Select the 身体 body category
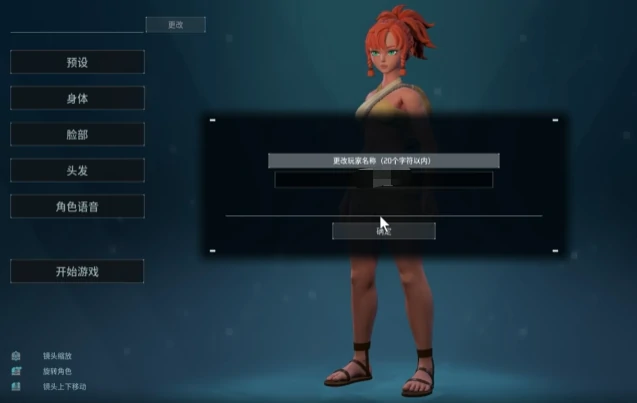This screenshot has height=403, width=637. click(x=77, y=98)
